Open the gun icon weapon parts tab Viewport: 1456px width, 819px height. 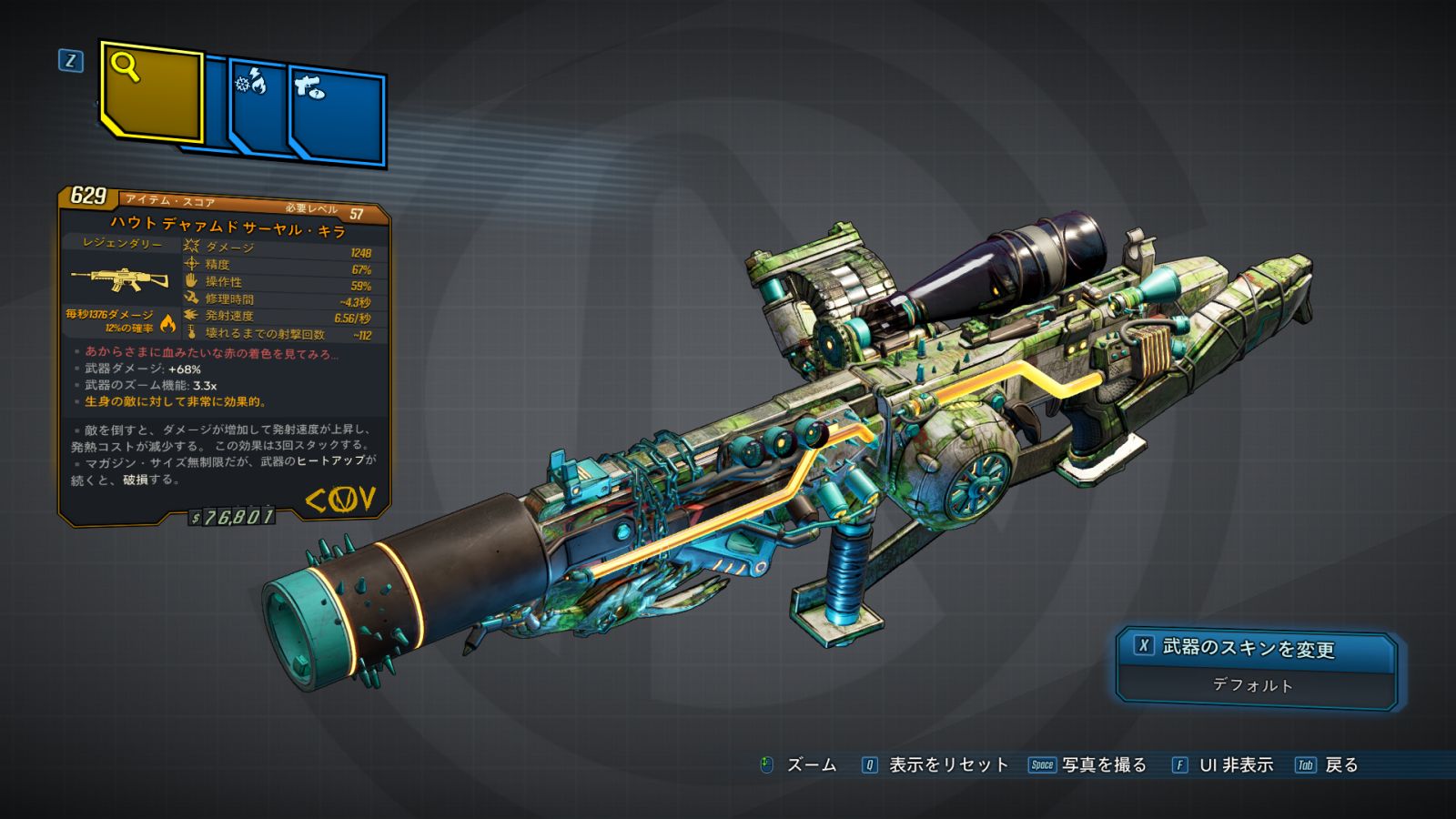[337, 116]
